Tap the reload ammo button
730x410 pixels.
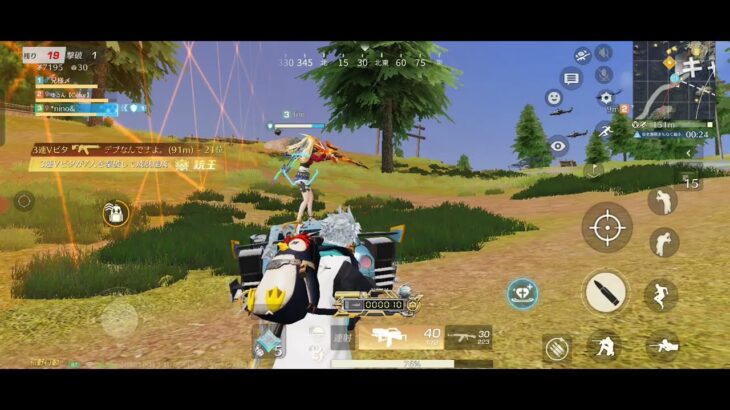(x=558, y=347)
